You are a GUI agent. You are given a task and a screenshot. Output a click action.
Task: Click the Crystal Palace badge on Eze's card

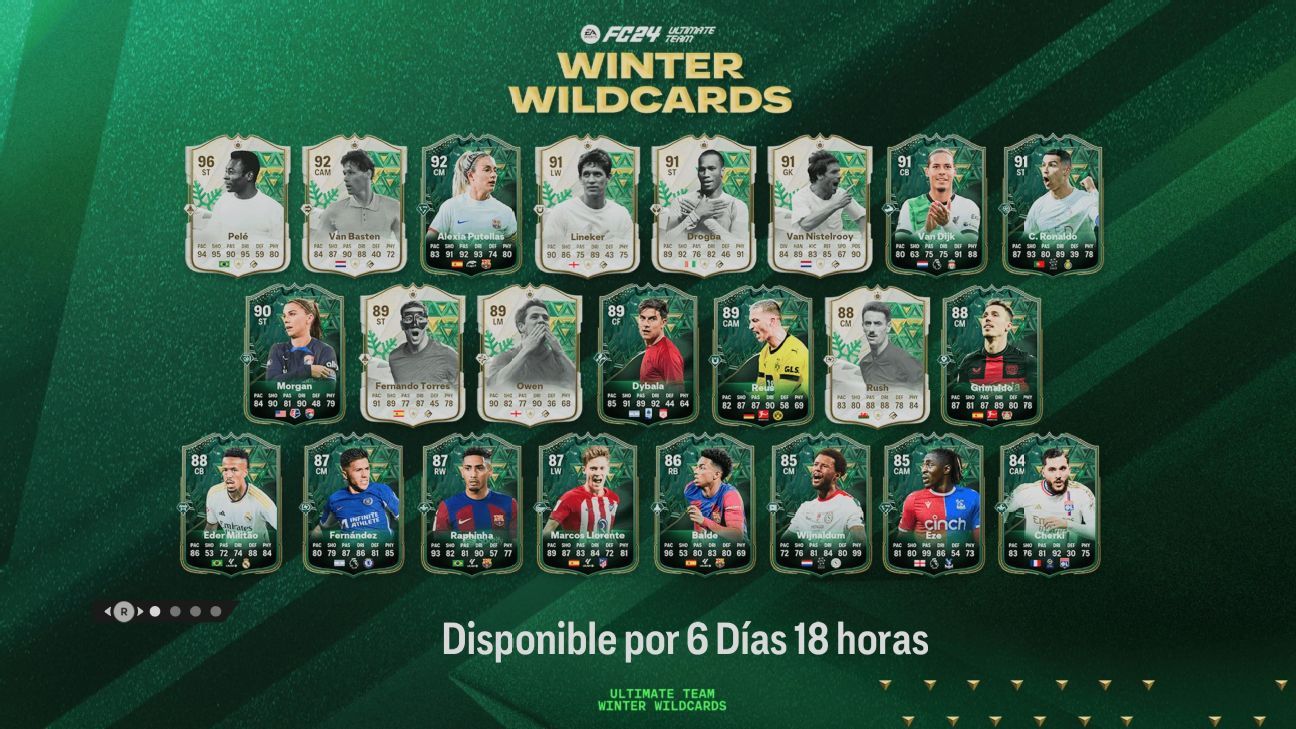click(x=949, y=563)
